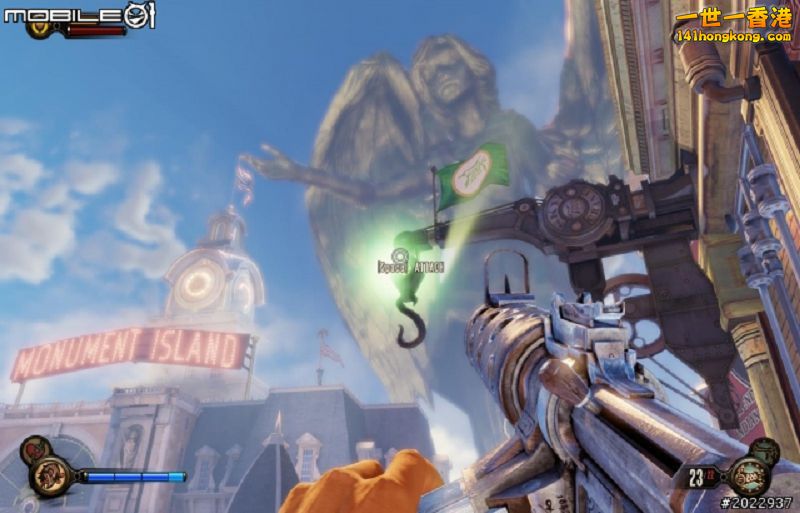
Task: Switch to the small secondary weapon icon
Action: [765, 451]
